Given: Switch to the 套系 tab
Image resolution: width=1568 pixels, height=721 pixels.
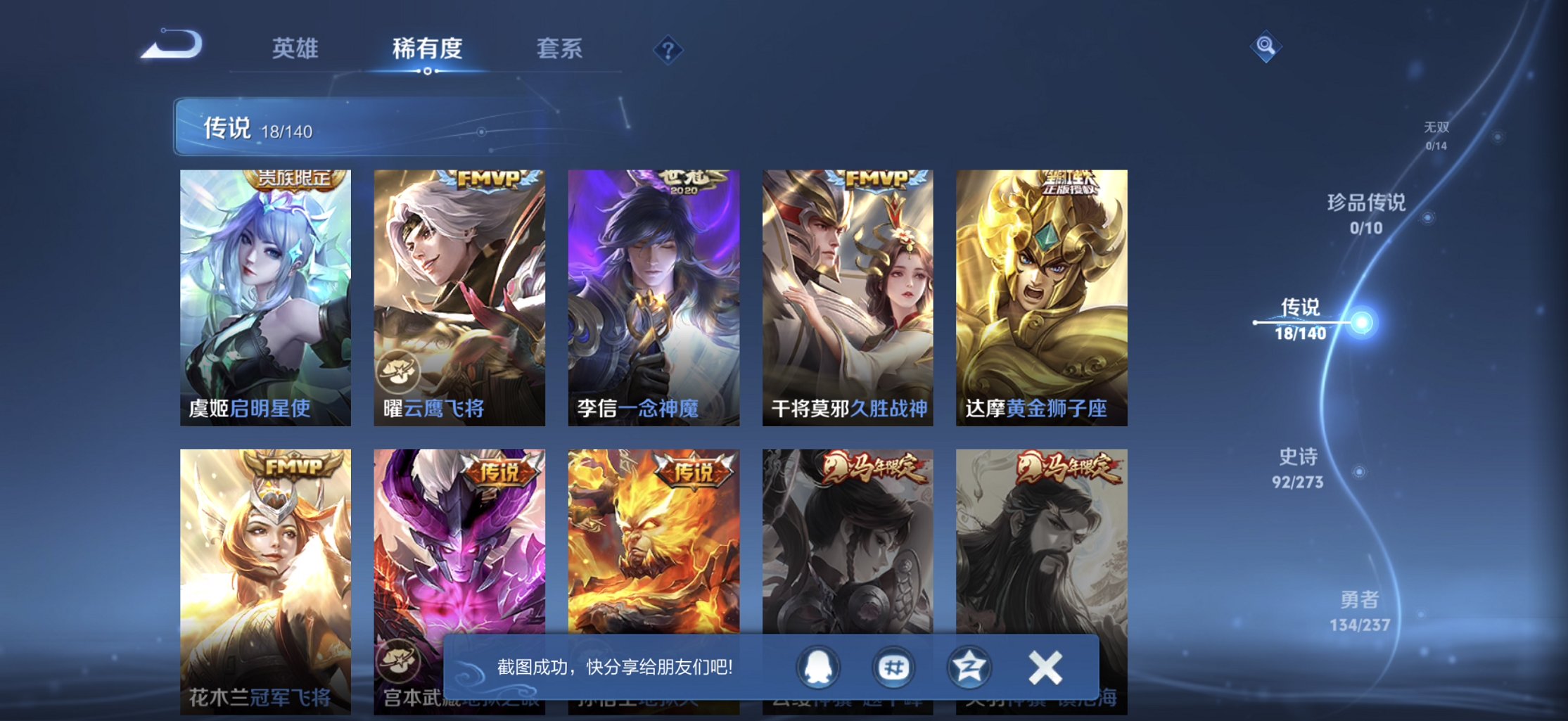Looking at the screenshot, I should coord(560,48).
